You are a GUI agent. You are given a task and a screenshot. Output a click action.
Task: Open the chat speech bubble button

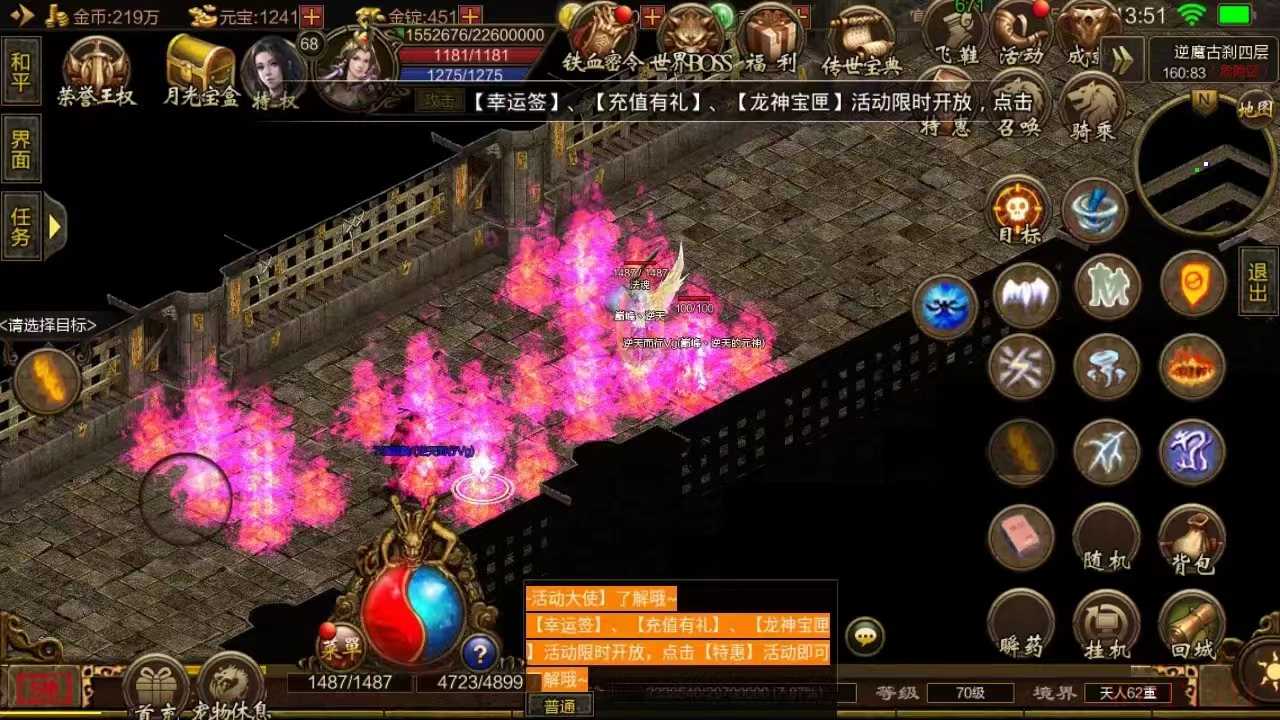pyautogui.click(x=865, y=636)
